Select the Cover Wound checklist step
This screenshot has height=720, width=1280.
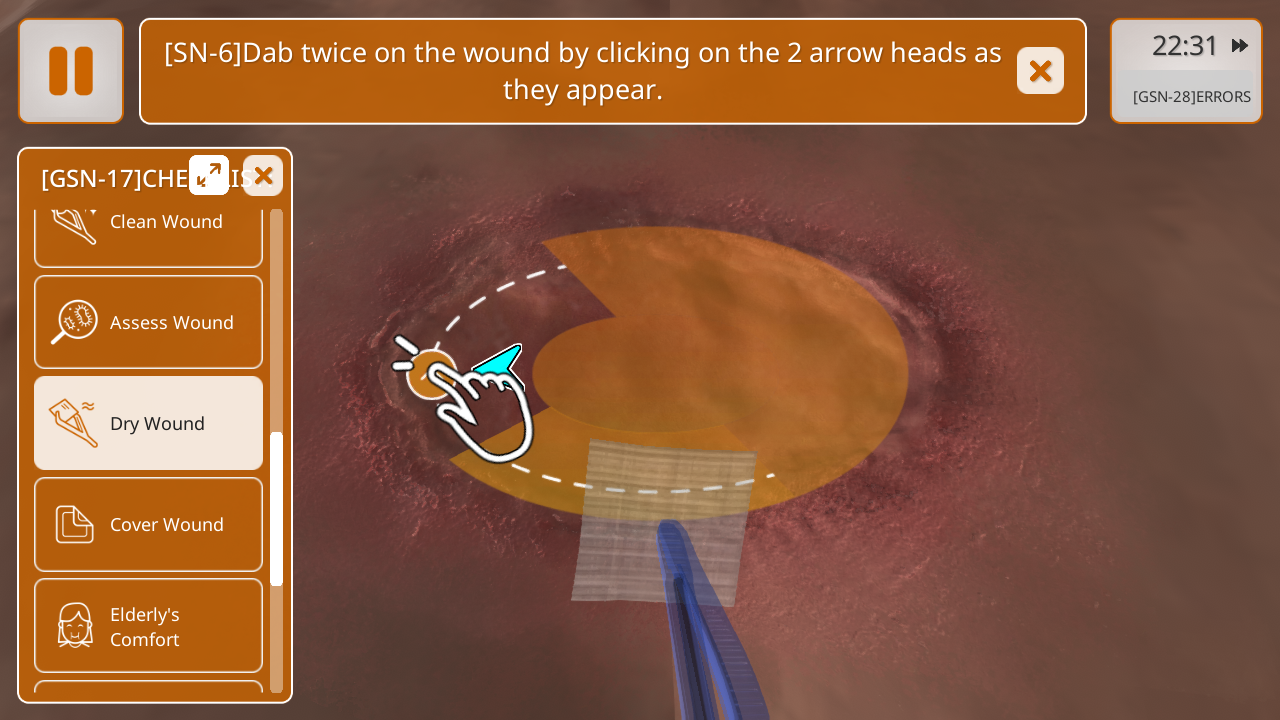point(148,524)
